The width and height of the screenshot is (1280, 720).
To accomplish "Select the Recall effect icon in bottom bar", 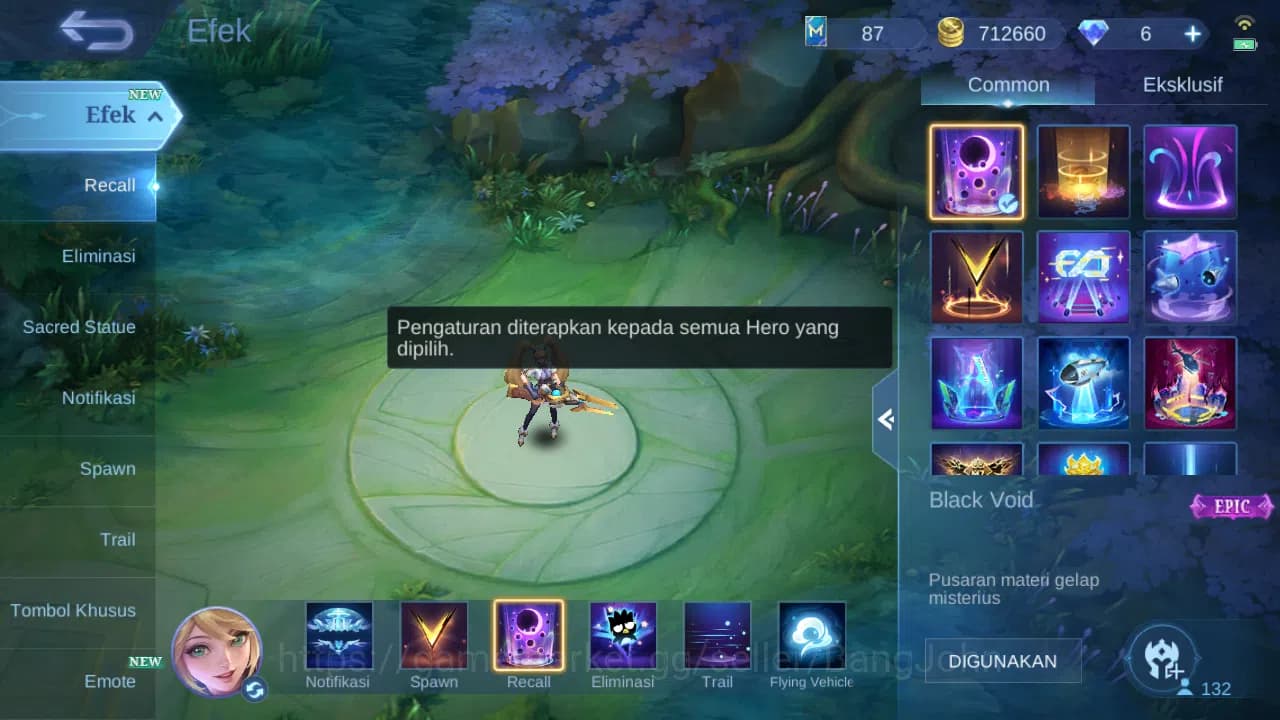I will [529, 637].
